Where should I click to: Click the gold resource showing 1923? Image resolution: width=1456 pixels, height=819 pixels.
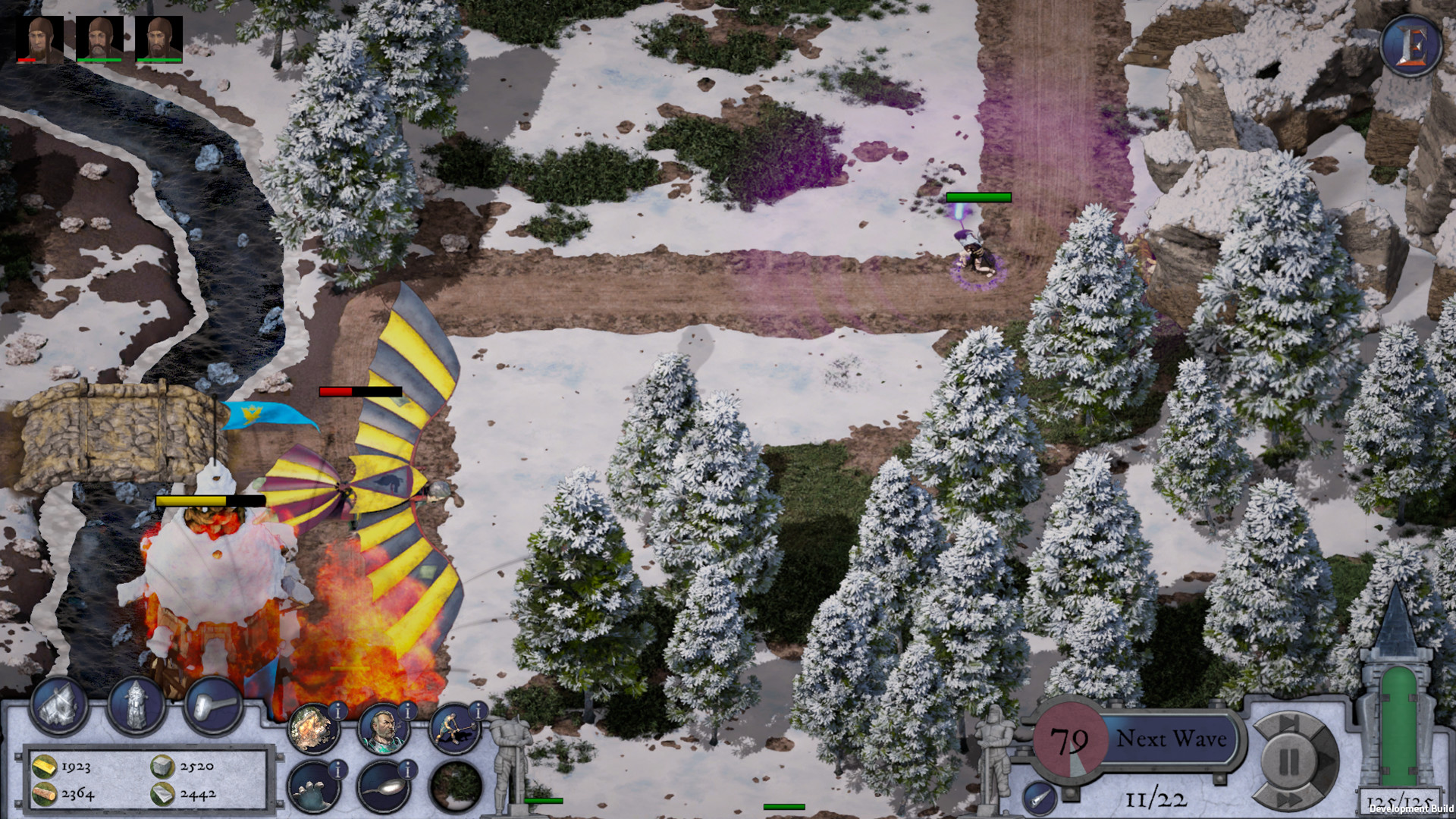coord(61,767)
